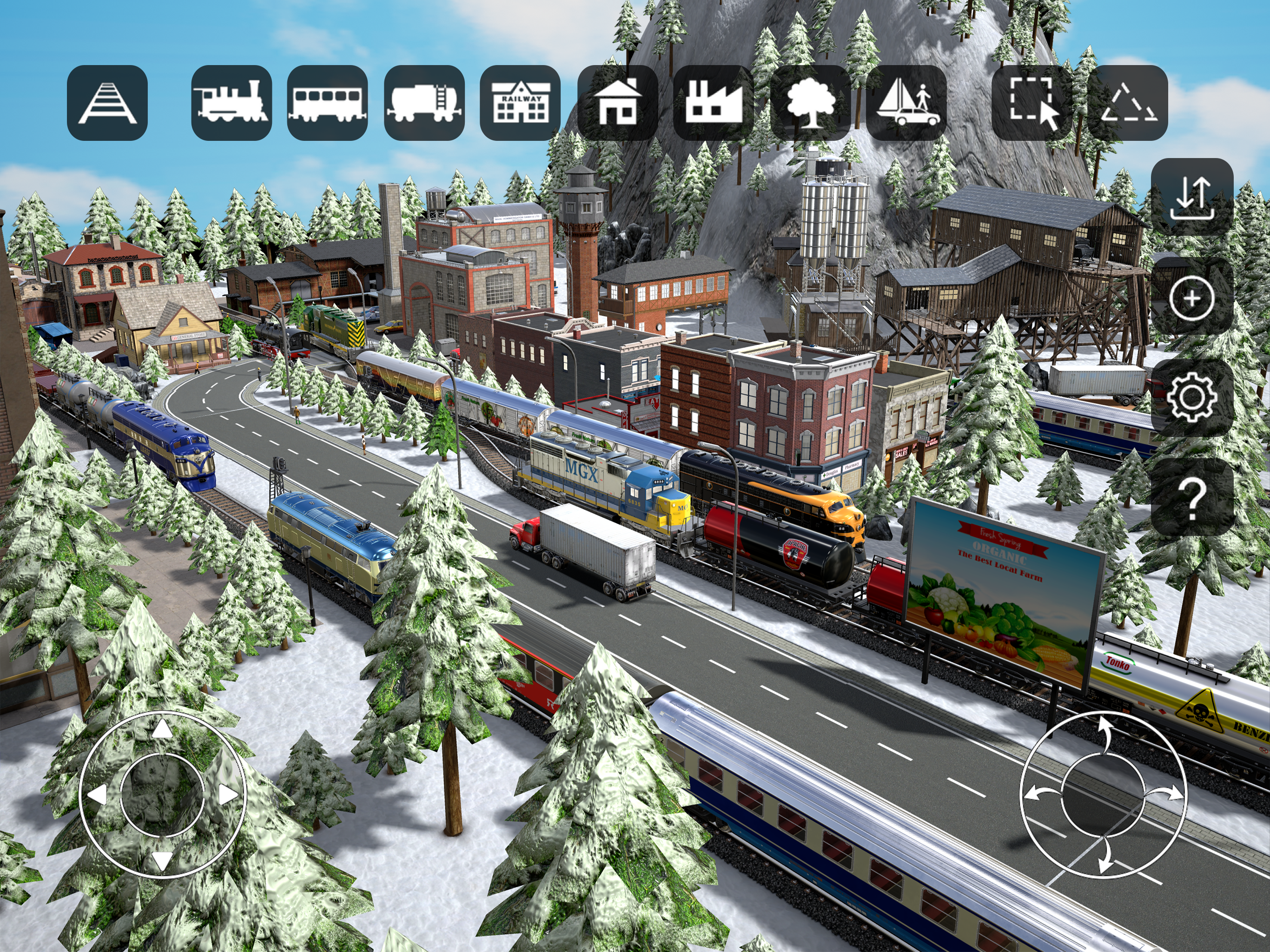This screenshot has height=952, width=1270.
Task: Tap the up arrow on the movement pad
Action: click(x=163, y=730)
